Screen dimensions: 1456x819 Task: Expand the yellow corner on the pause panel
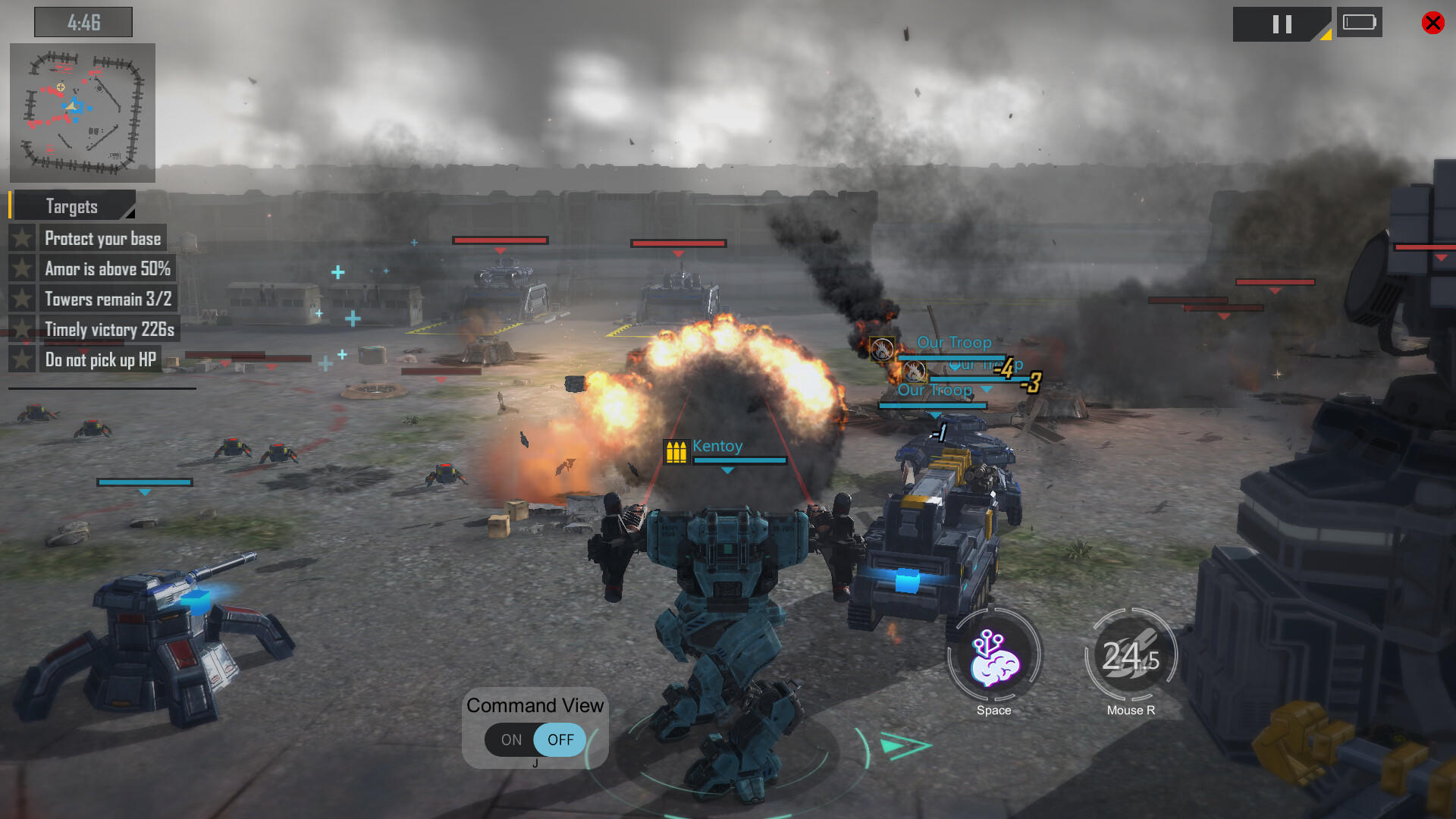(1326, 34)
